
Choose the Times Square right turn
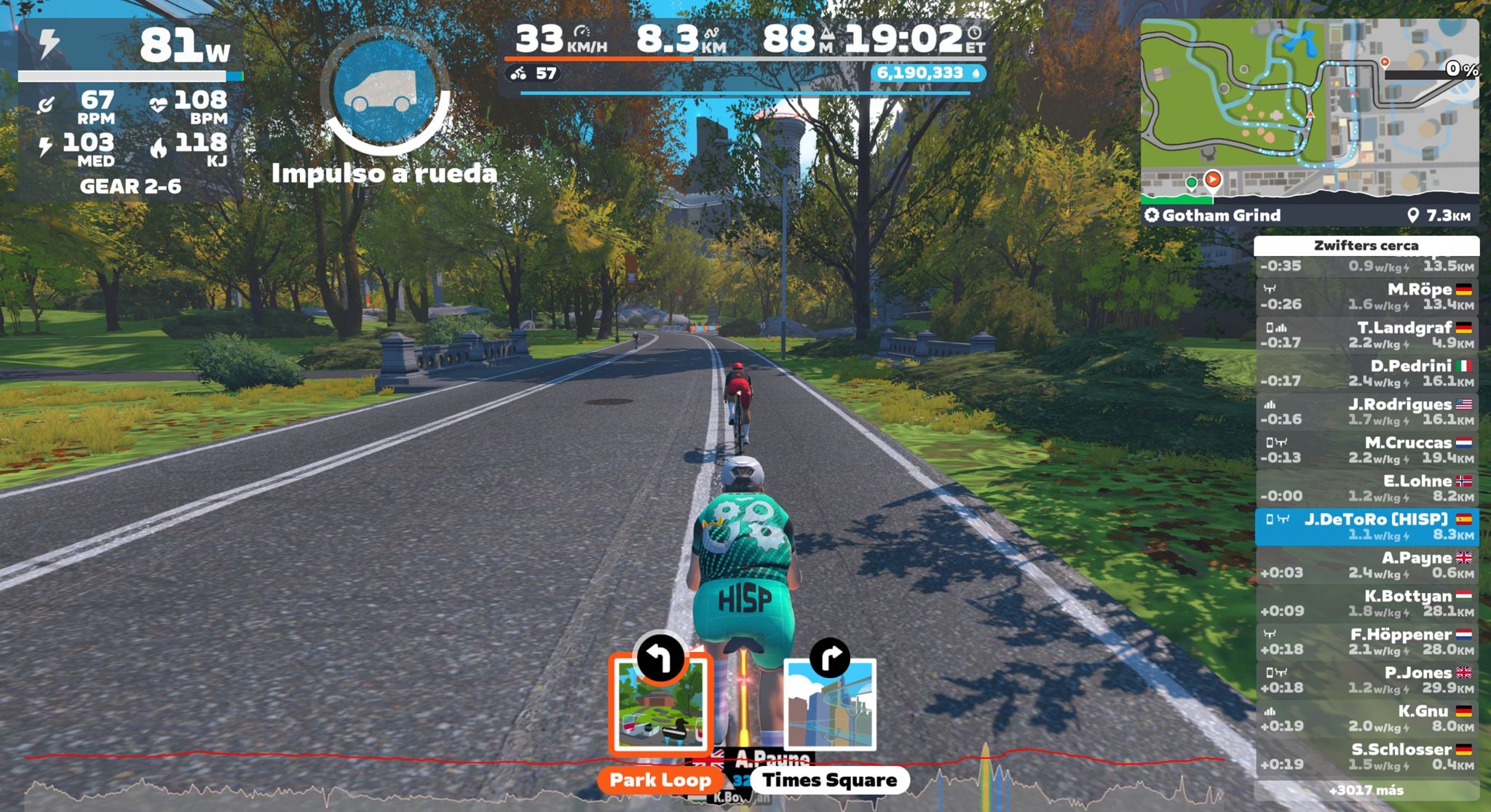(x=829, y=704)
